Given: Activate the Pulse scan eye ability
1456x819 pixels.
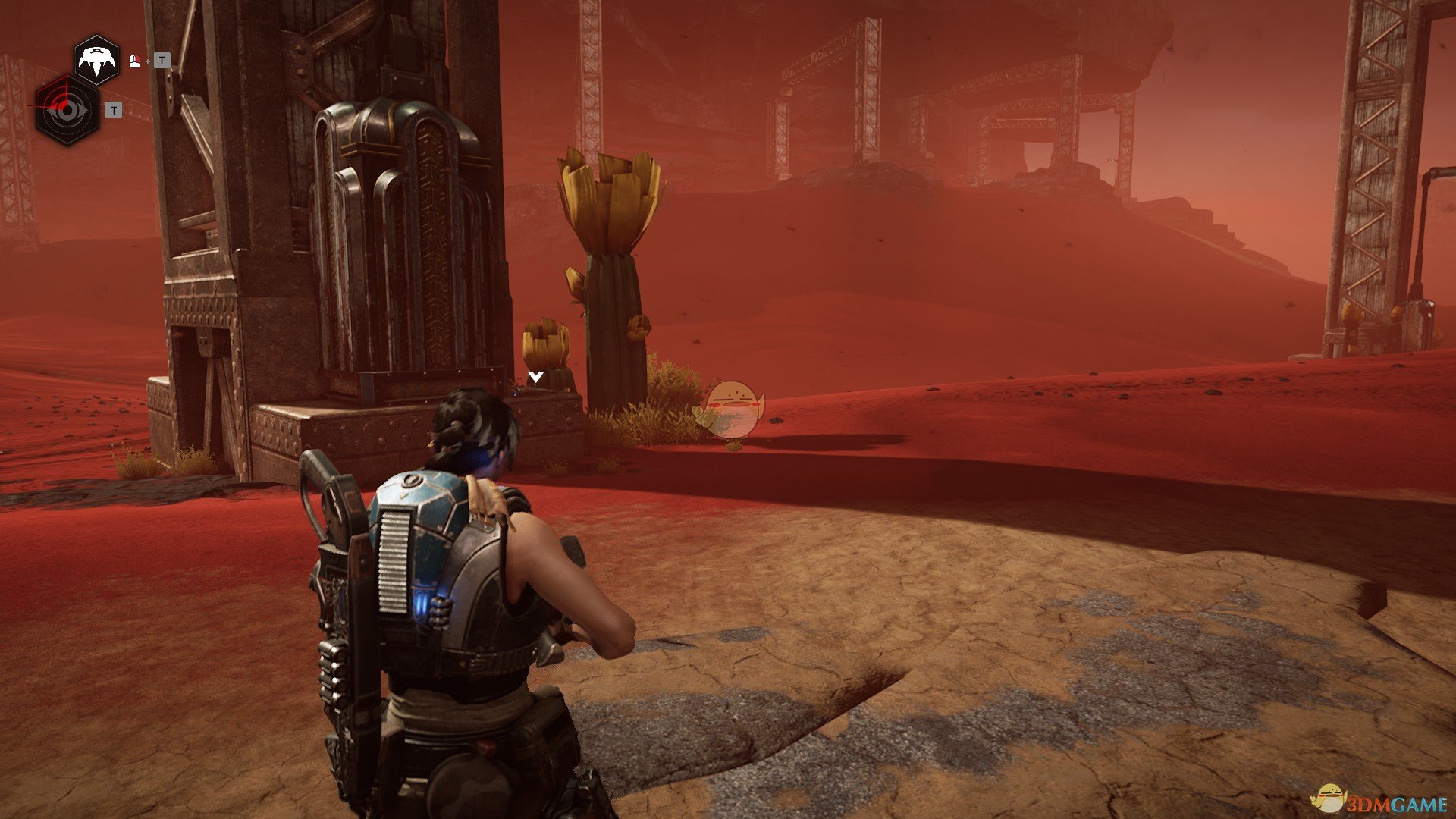Looking at the screenshot, I should (x=67, y=111).
